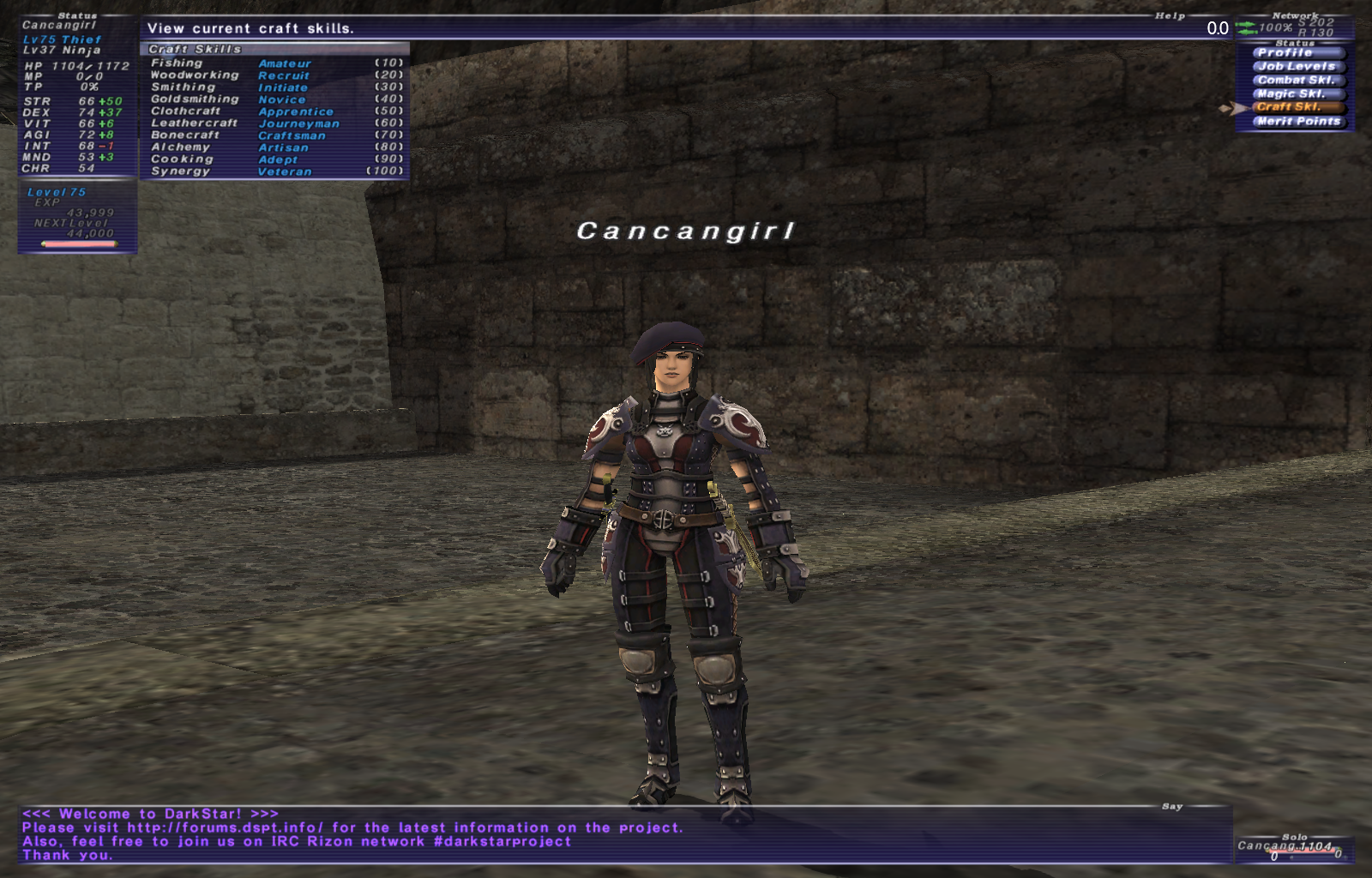
Task: Select the Clothcraft craft skill row
Action: click(274, 111)
